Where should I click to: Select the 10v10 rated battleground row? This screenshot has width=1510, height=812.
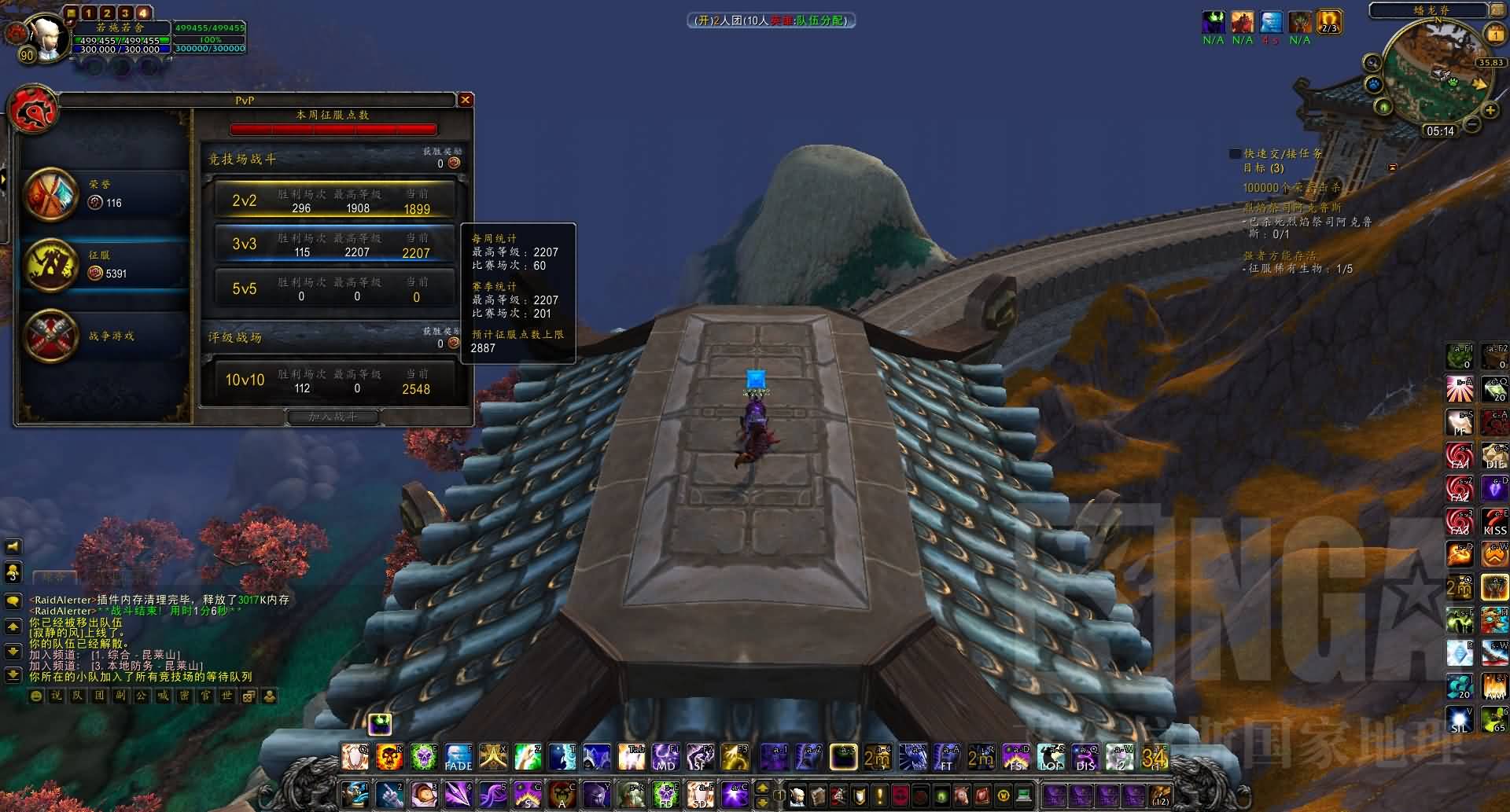[334, 380]
